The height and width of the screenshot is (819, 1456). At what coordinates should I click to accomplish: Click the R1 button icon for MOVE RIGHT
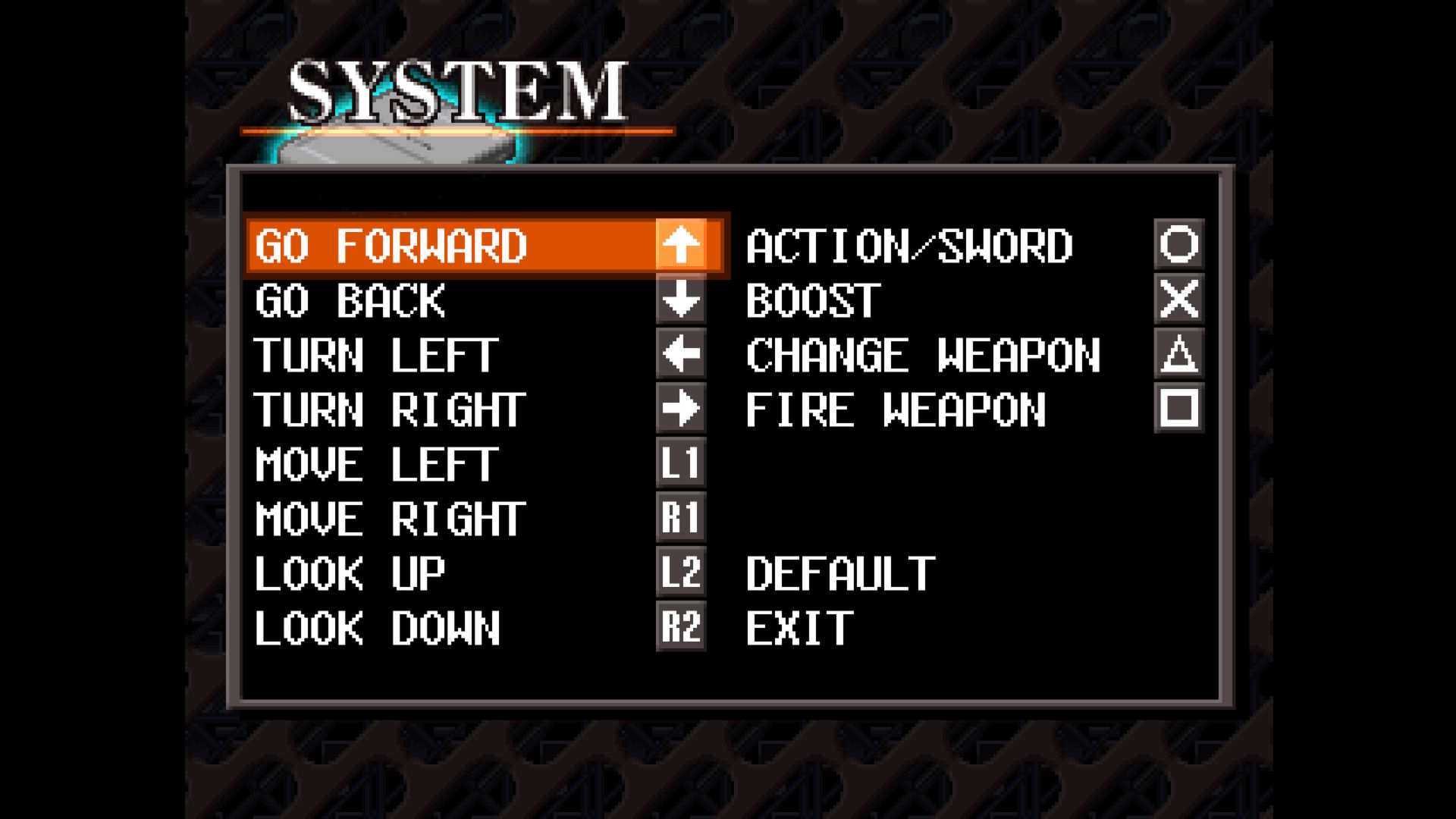tap(681, 517)
